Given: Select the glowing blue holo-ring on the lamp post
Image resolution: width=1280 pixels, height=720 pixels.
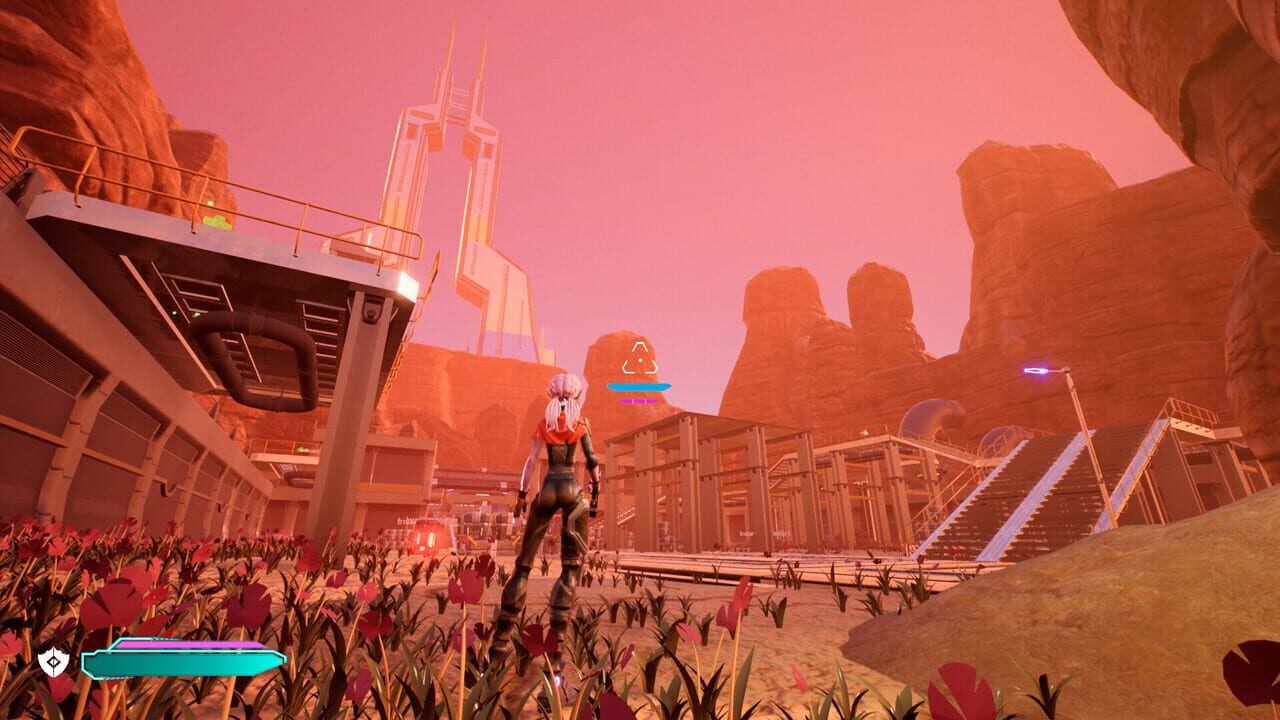Looking at the screenshot, I should pos(1038,370).
